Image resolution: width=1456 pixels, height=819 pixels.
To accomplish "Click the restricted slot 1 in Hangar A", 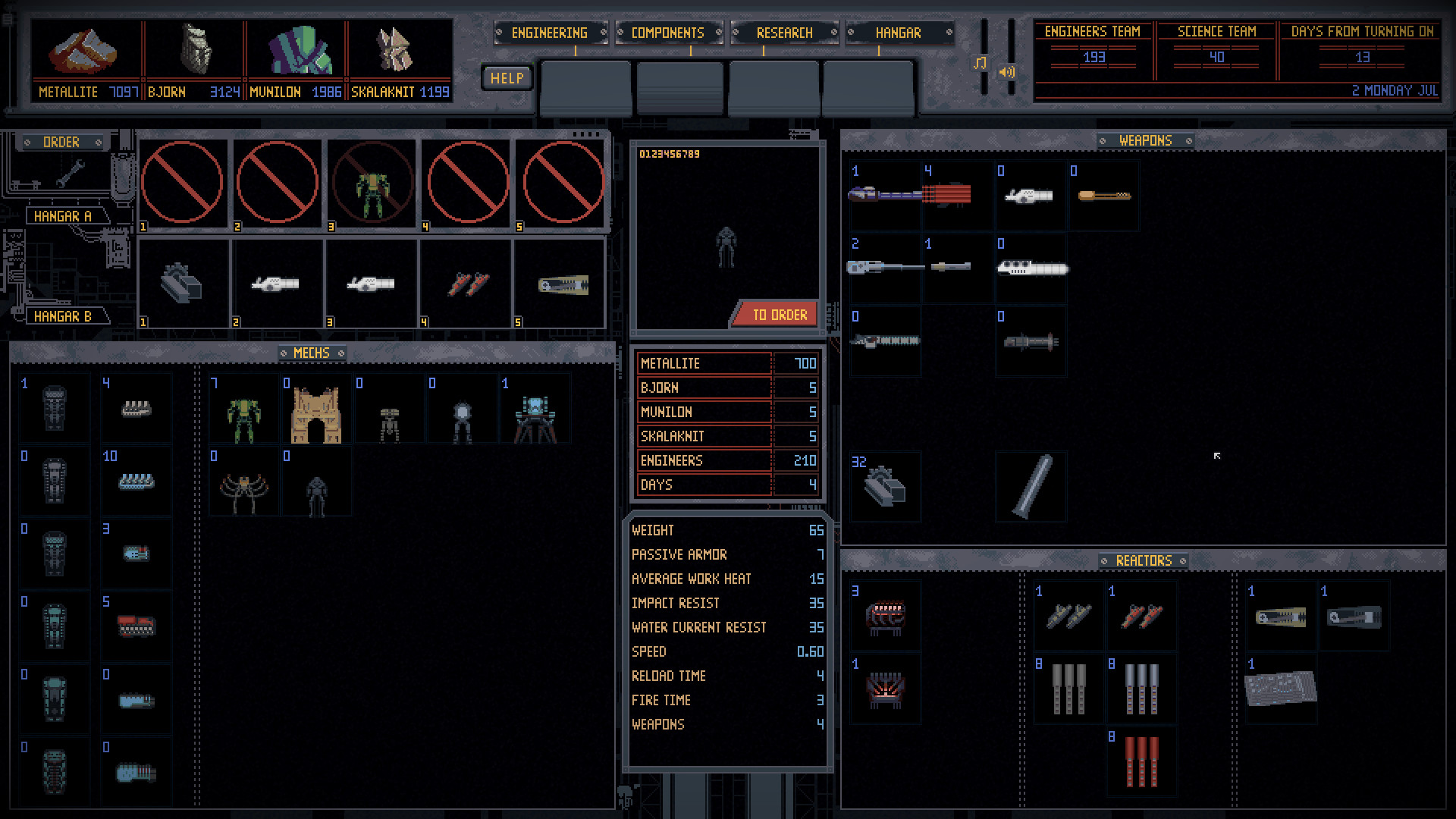I will (x=182, y=184).
